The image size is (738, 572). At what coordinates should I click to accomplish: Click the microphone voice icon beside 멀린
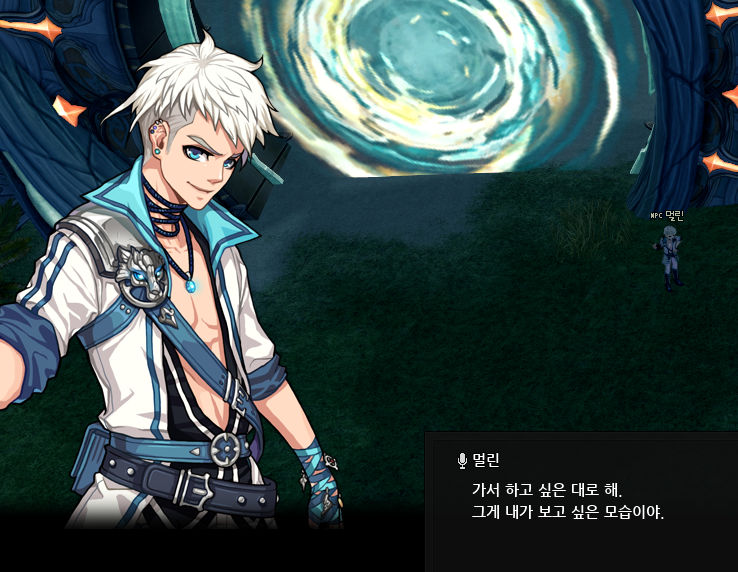[x=462, y=461]
